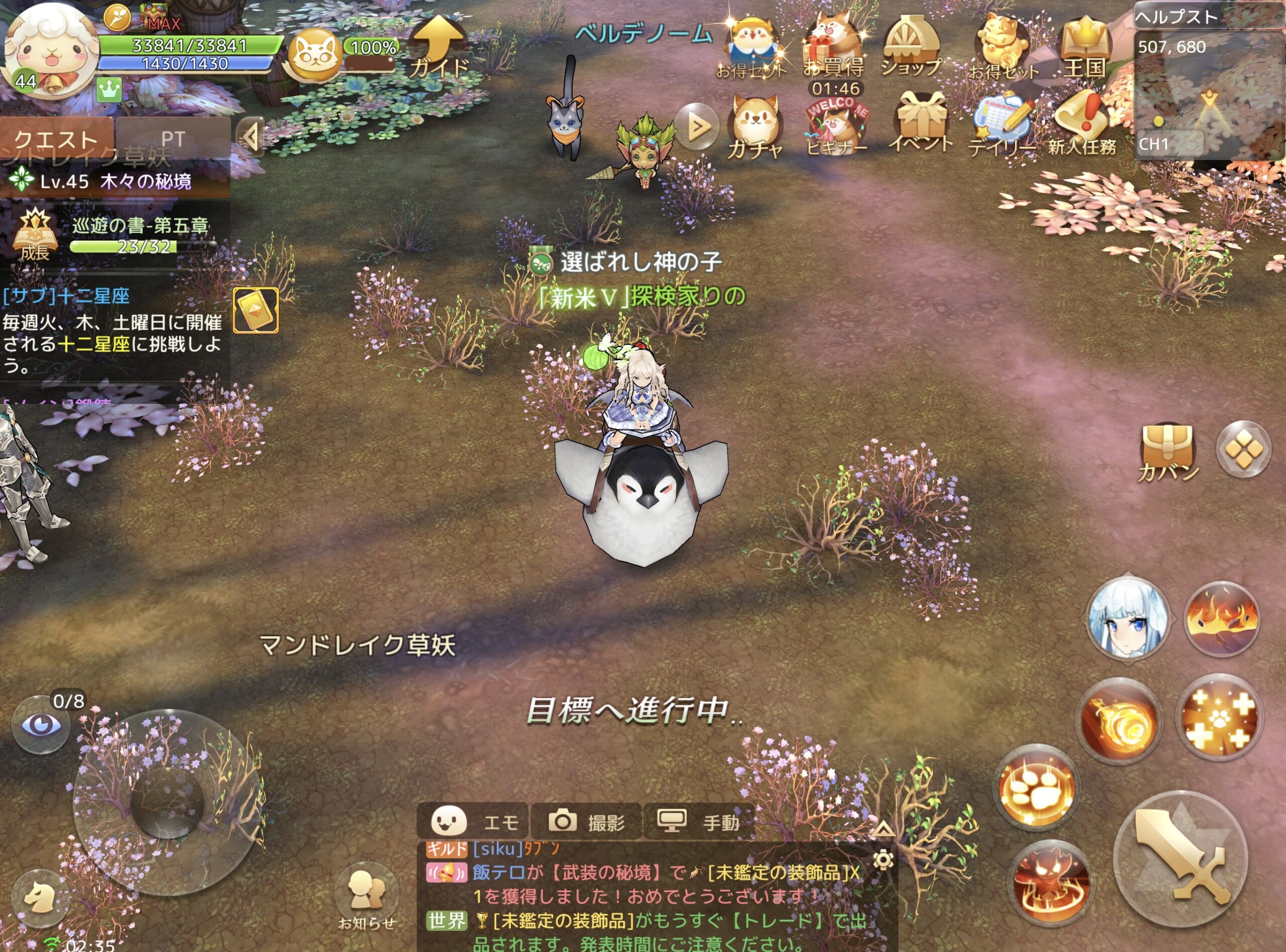1286x952 pixels.
Task: Open the 王国 kingdom menu
Action: [x=1085, y=47]
